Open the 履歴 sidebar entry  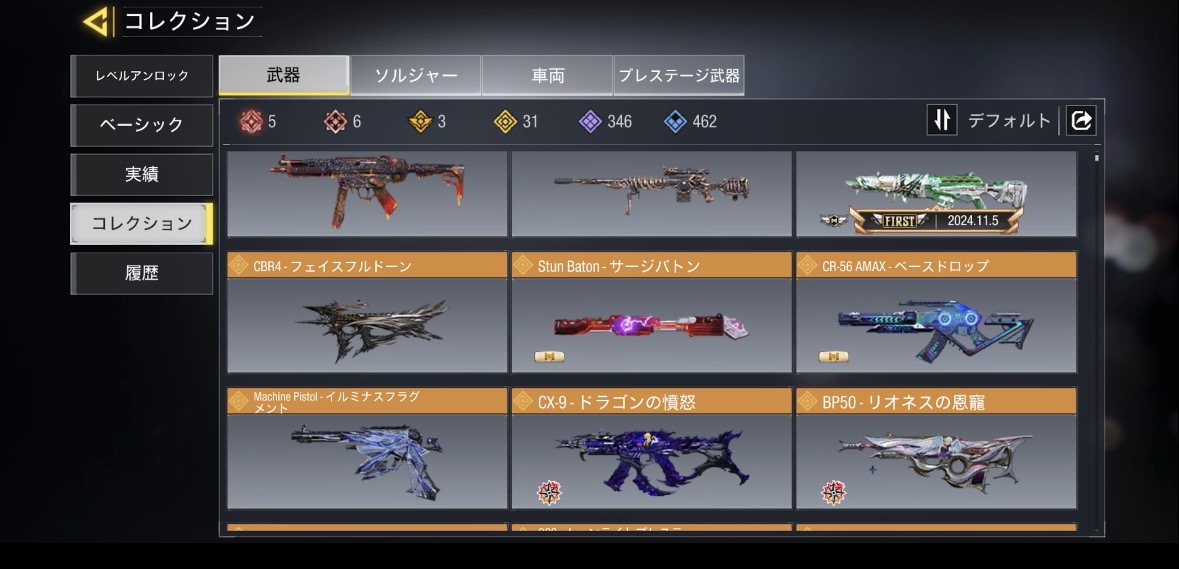click(142, 273)
